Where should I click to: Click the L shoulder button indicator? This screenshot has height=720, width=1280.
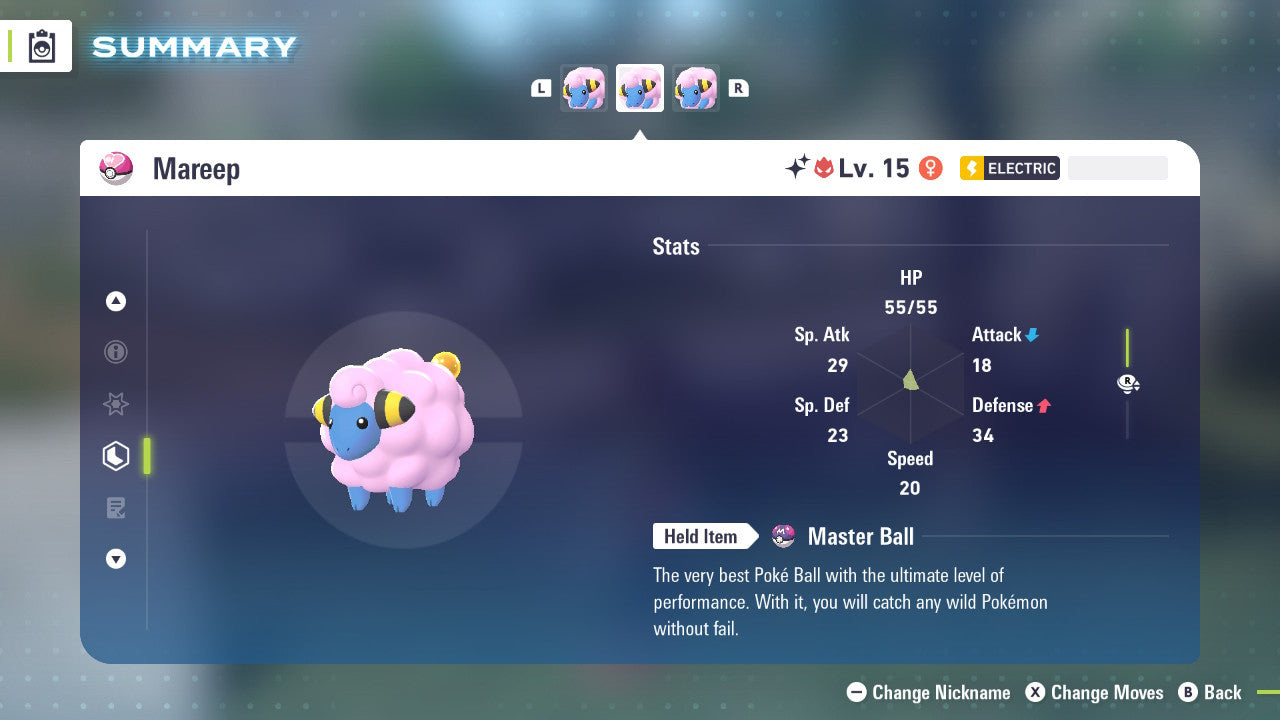point(541,88)
